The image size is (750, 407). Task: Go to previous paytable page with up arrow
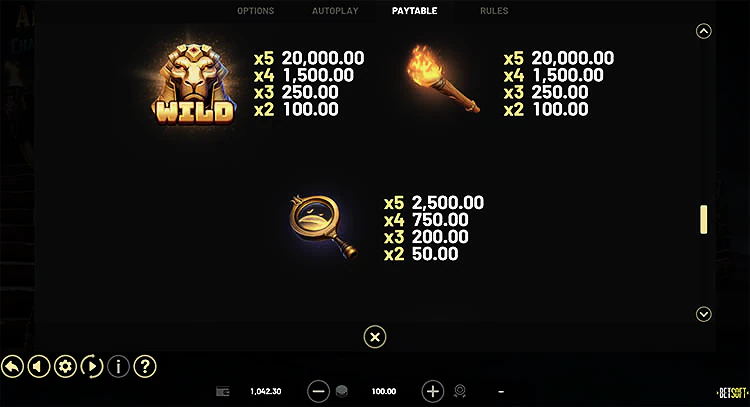703,31
